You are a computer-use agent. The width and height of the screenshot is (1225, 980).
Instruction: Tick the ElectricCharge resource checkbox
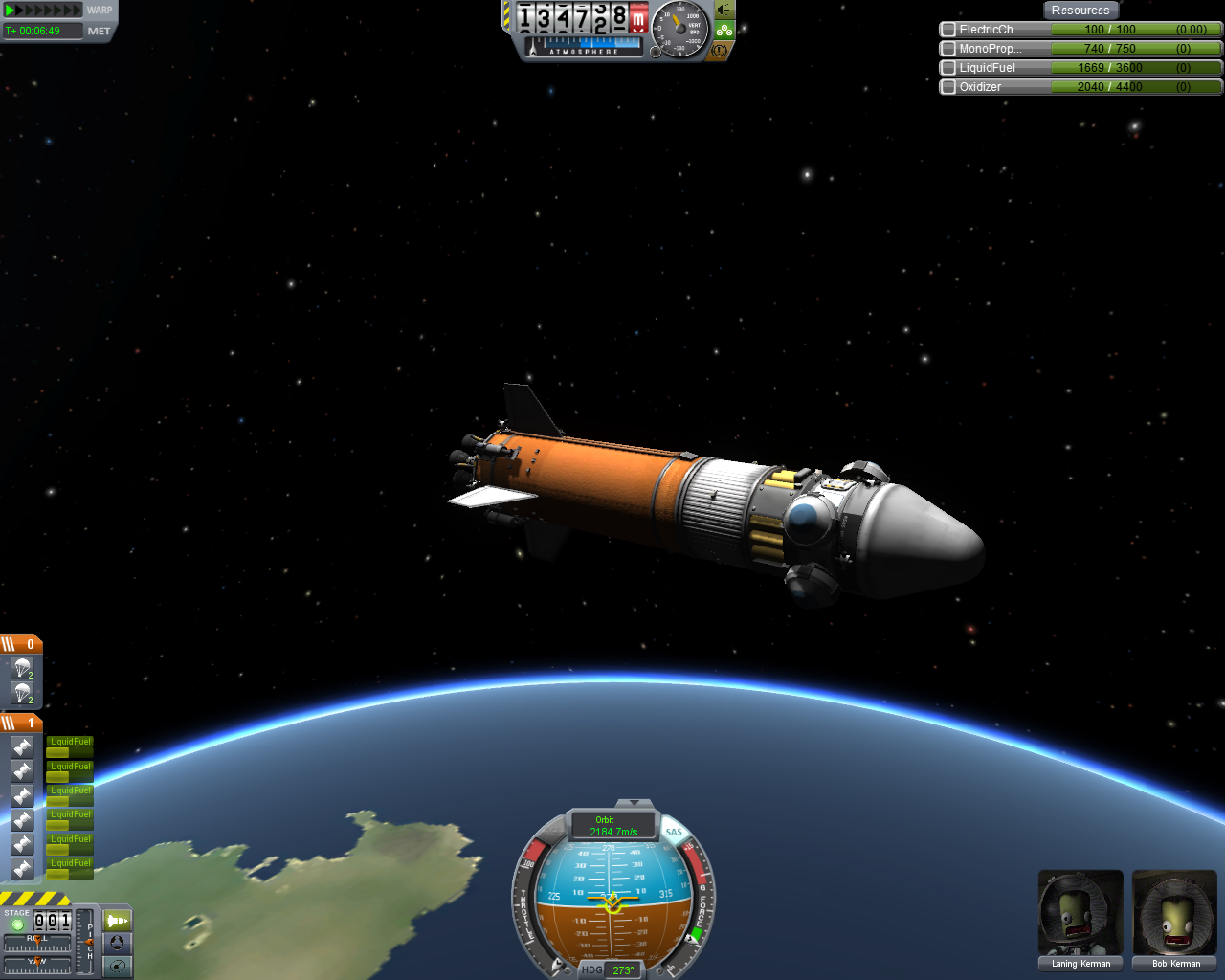coord(948,30)
